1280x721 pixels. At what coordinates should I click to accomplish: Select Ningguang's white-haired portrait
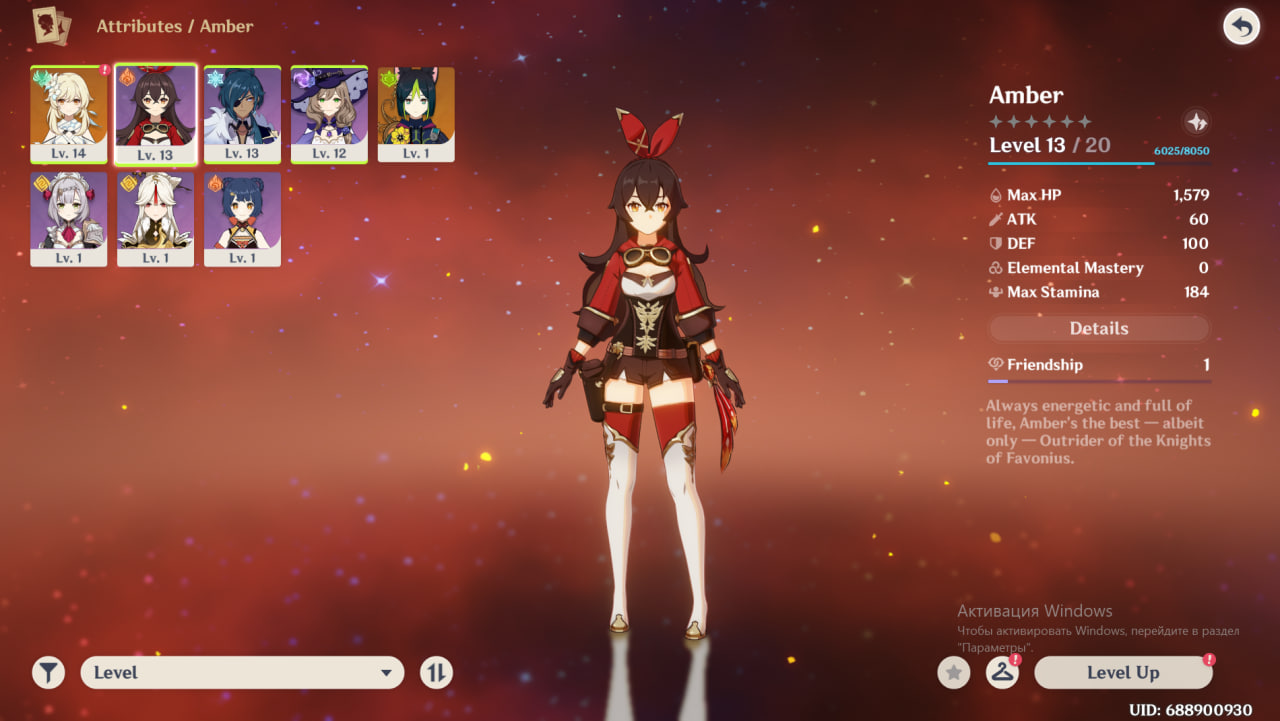click(155, 218)
